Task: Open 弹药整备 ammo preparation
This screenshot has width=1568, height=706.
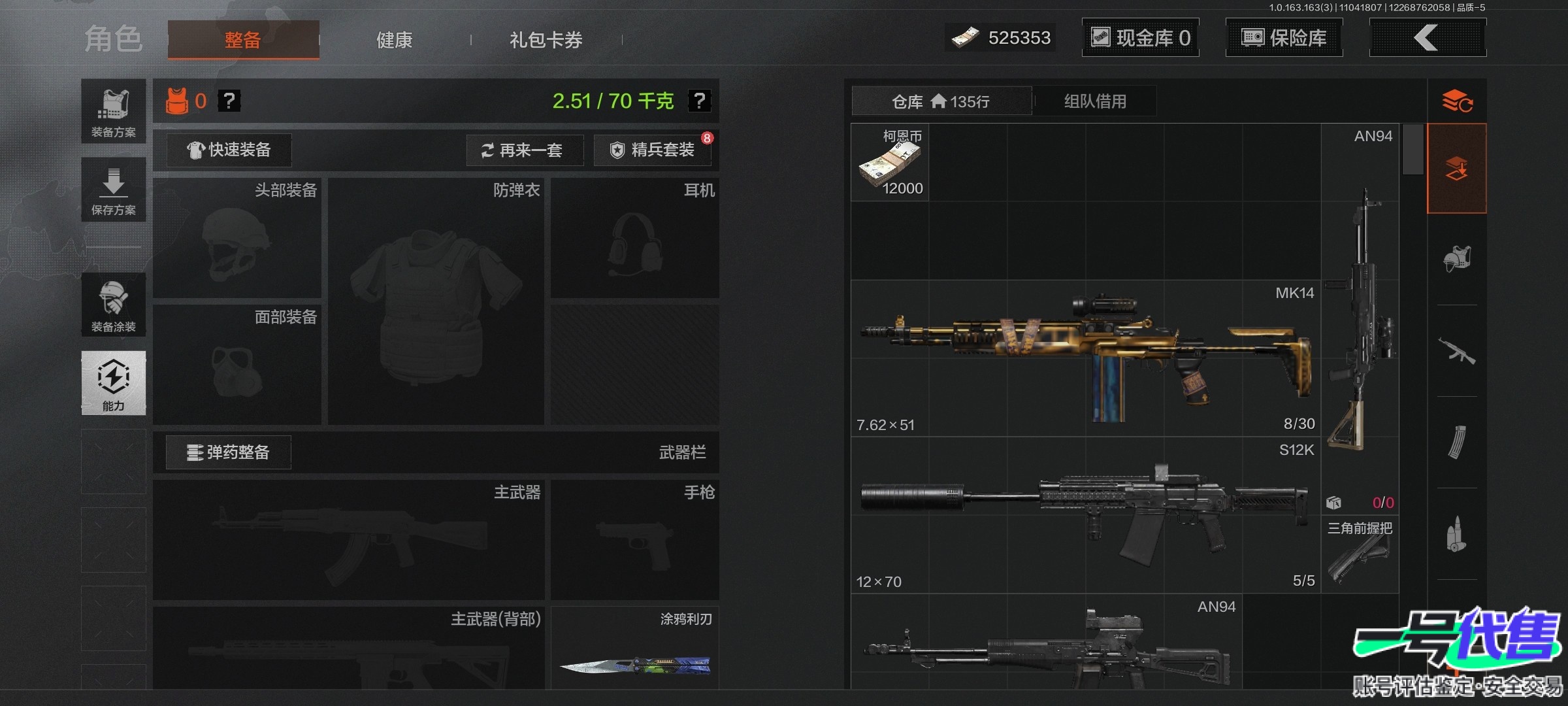Action: (x=229, y=452)
